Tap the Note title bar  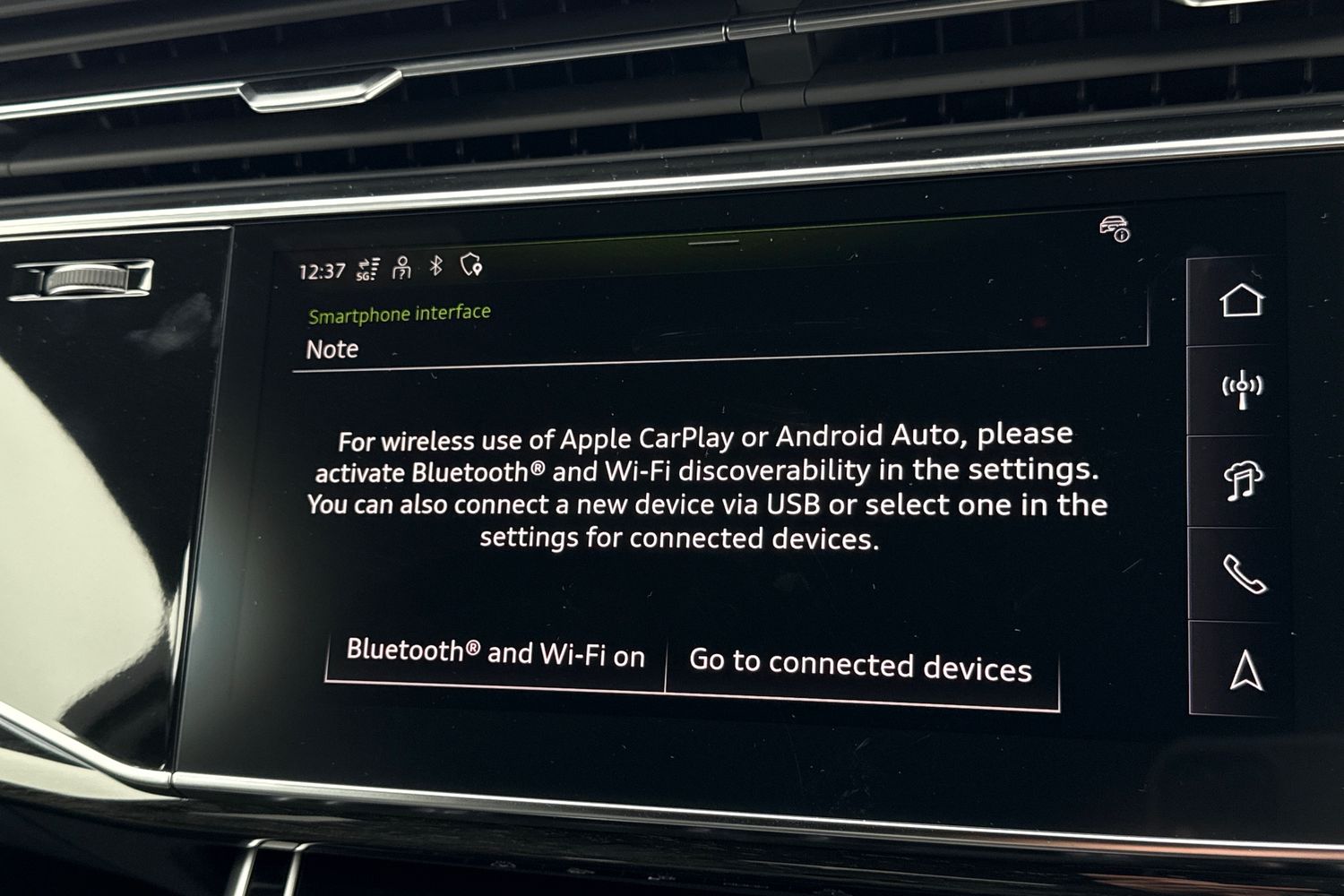tap(332, 349)
